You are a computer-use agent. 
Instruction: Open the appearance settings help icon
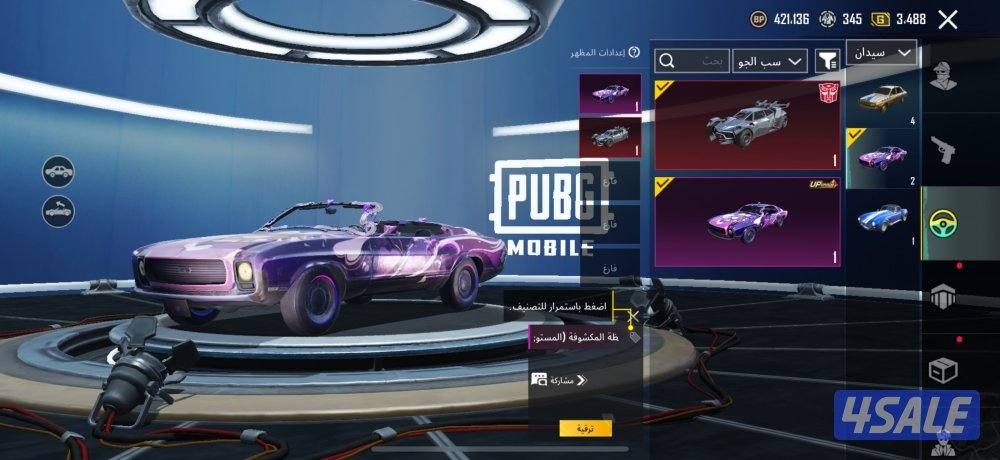634,52
